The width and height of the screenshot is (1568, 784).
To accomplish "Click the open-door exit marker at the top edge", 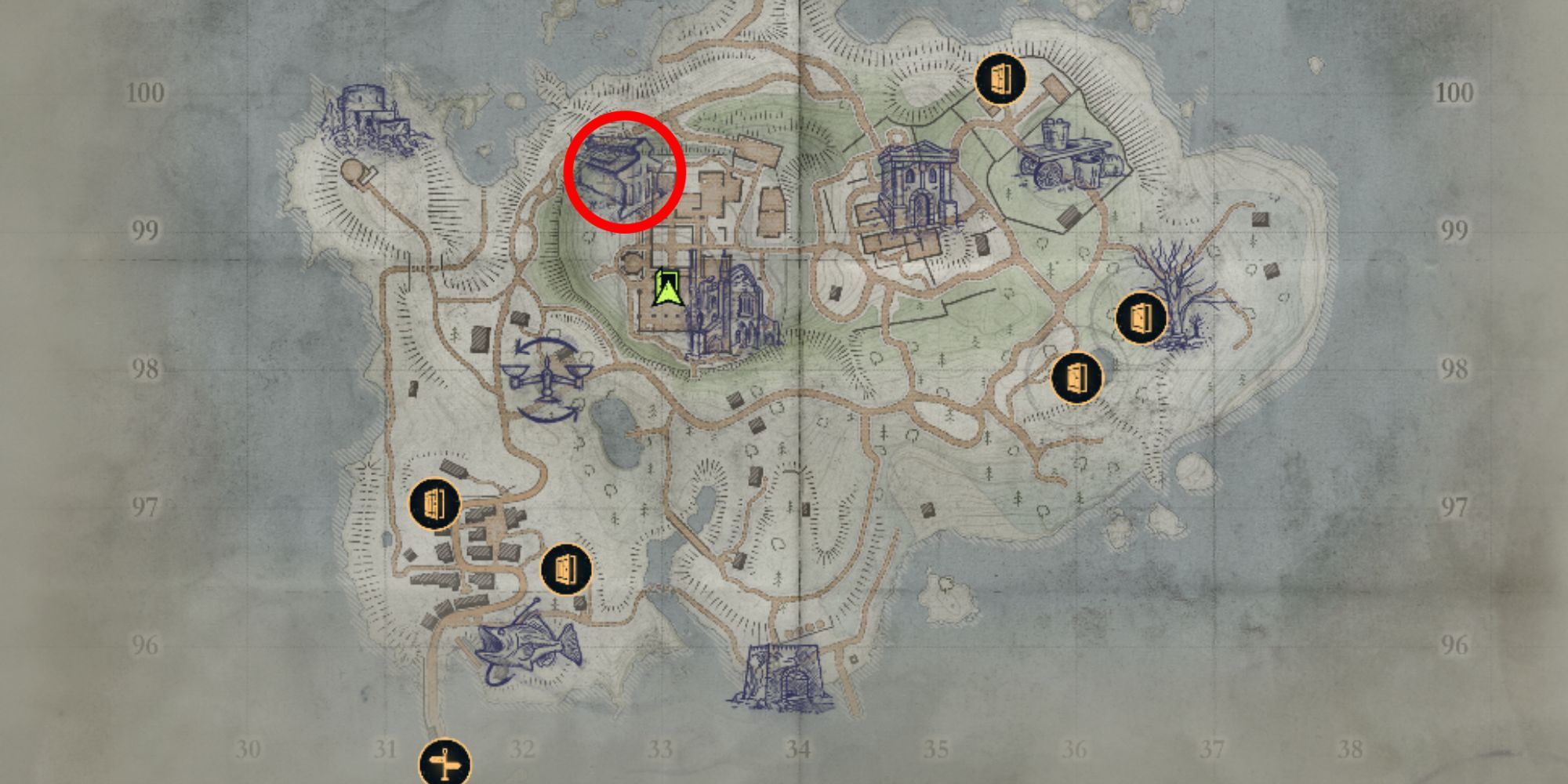I will (x=1001, y=79).
